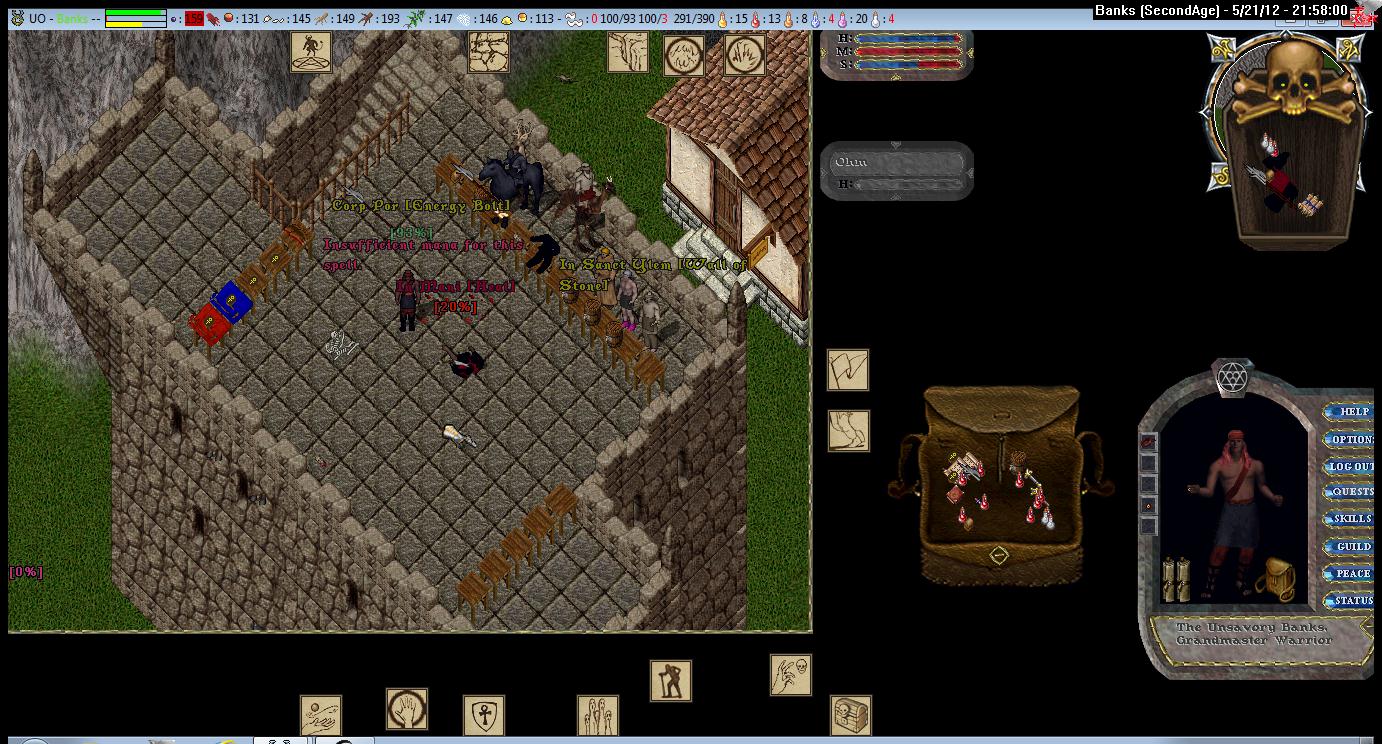Open the Quests log
This screenshot has width=1382, height=744.
[x=1352, y=492]
